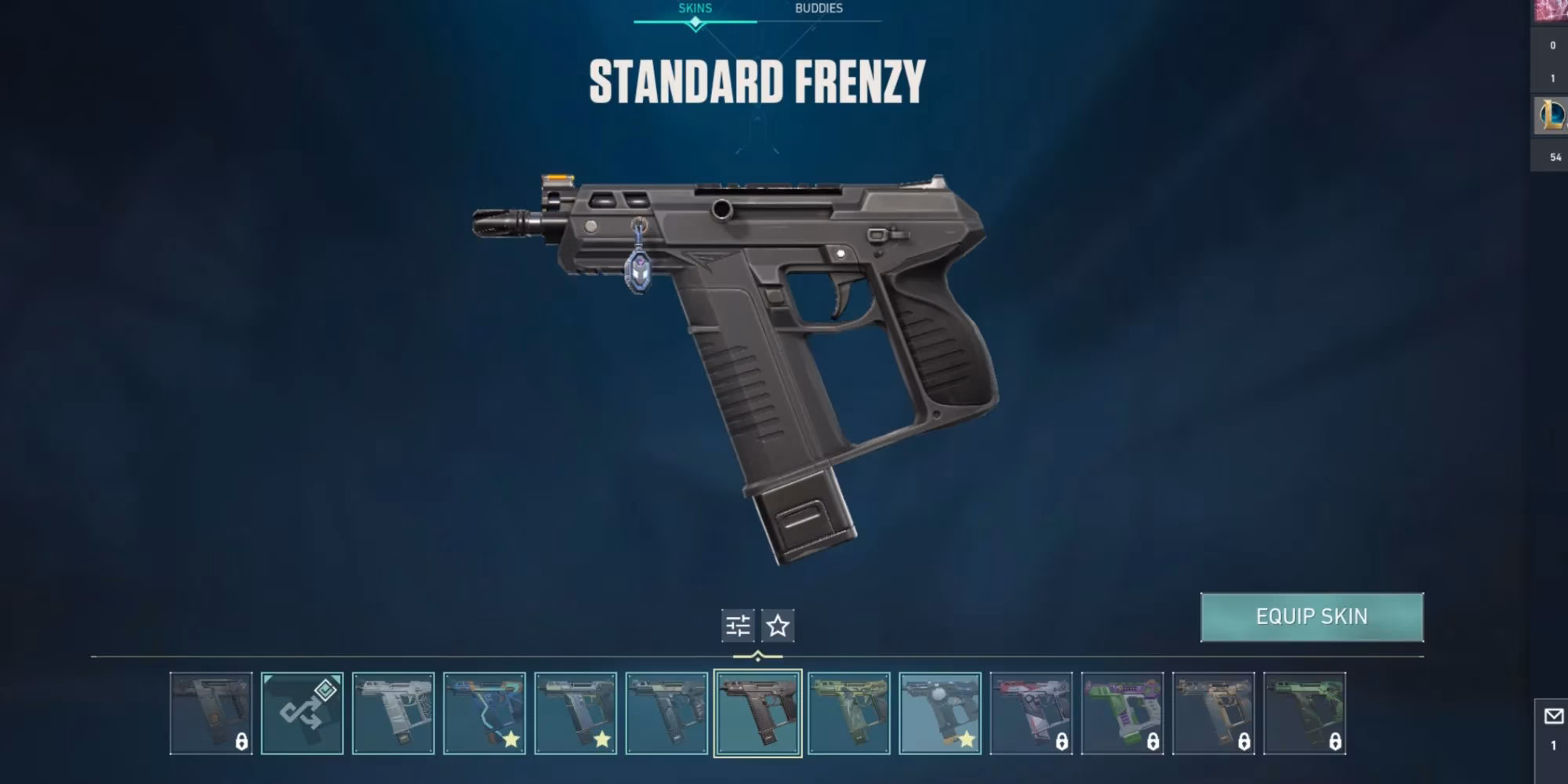Open the mail envelope icon in bottom right
The width and height of the screenshot is (1568, 784).
1552,715
